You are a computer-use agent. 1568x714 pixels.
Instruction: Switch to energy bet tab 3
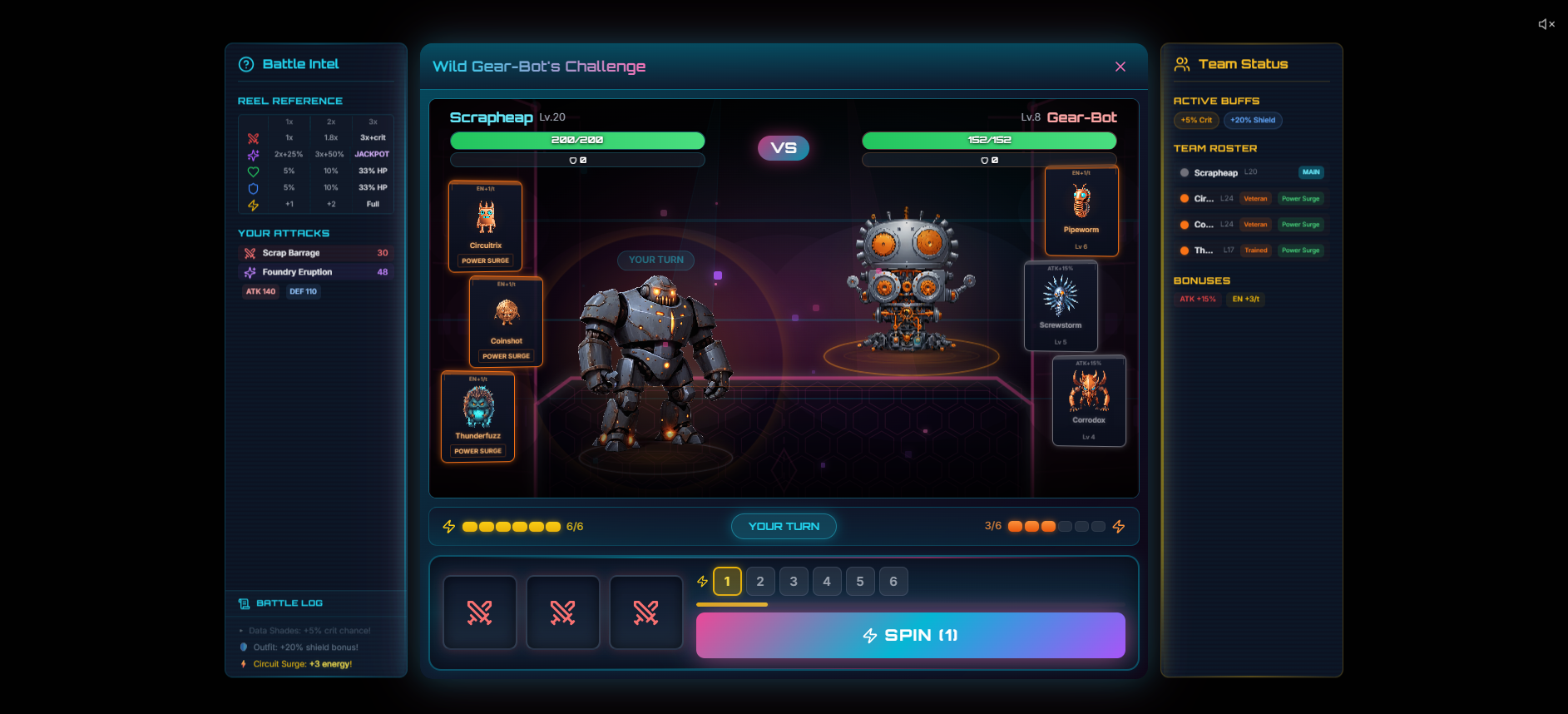click(794, 581)
